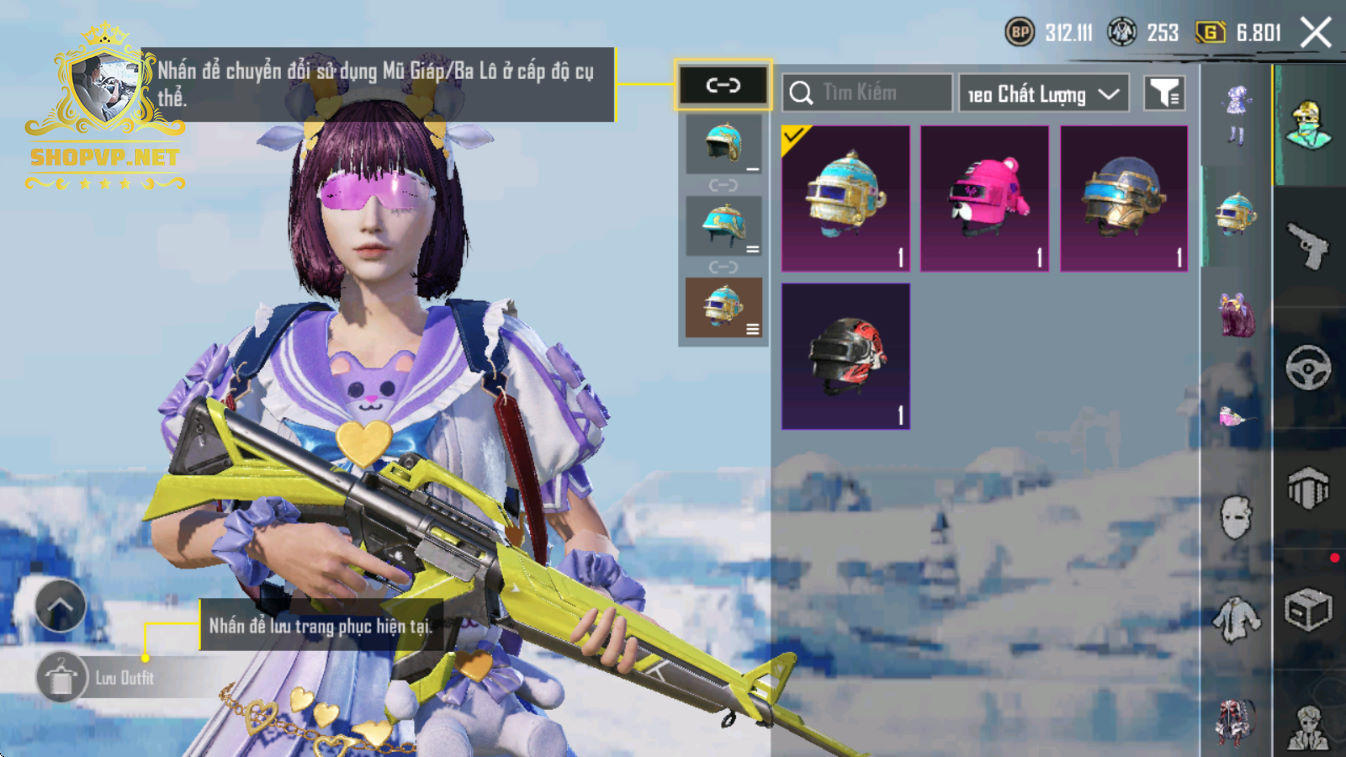Choose the black and red helmet skin
Viewport: 1346px width, 757px height.
click(x=845, y=356)
